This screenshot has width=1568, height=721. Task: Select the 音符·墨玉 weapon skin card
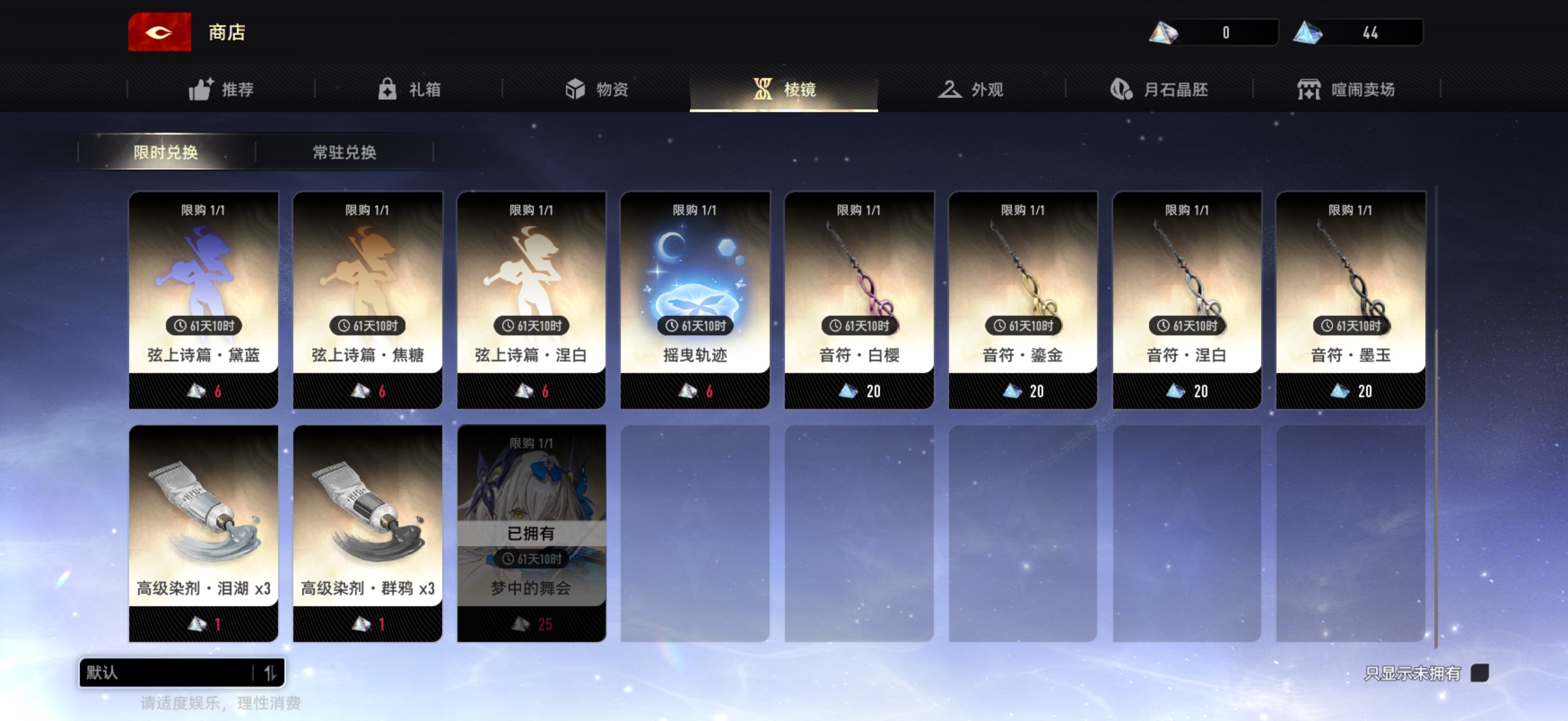1351,300
